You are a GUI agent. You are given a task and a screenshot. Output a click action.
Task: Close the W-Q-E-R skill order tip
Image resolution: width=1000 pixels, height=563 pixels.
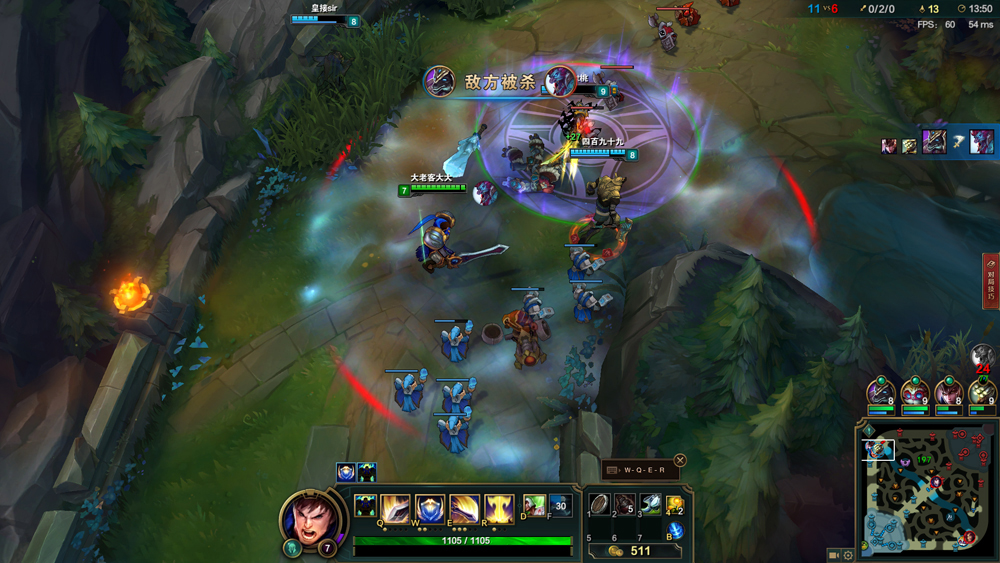(x=680, y=460)
